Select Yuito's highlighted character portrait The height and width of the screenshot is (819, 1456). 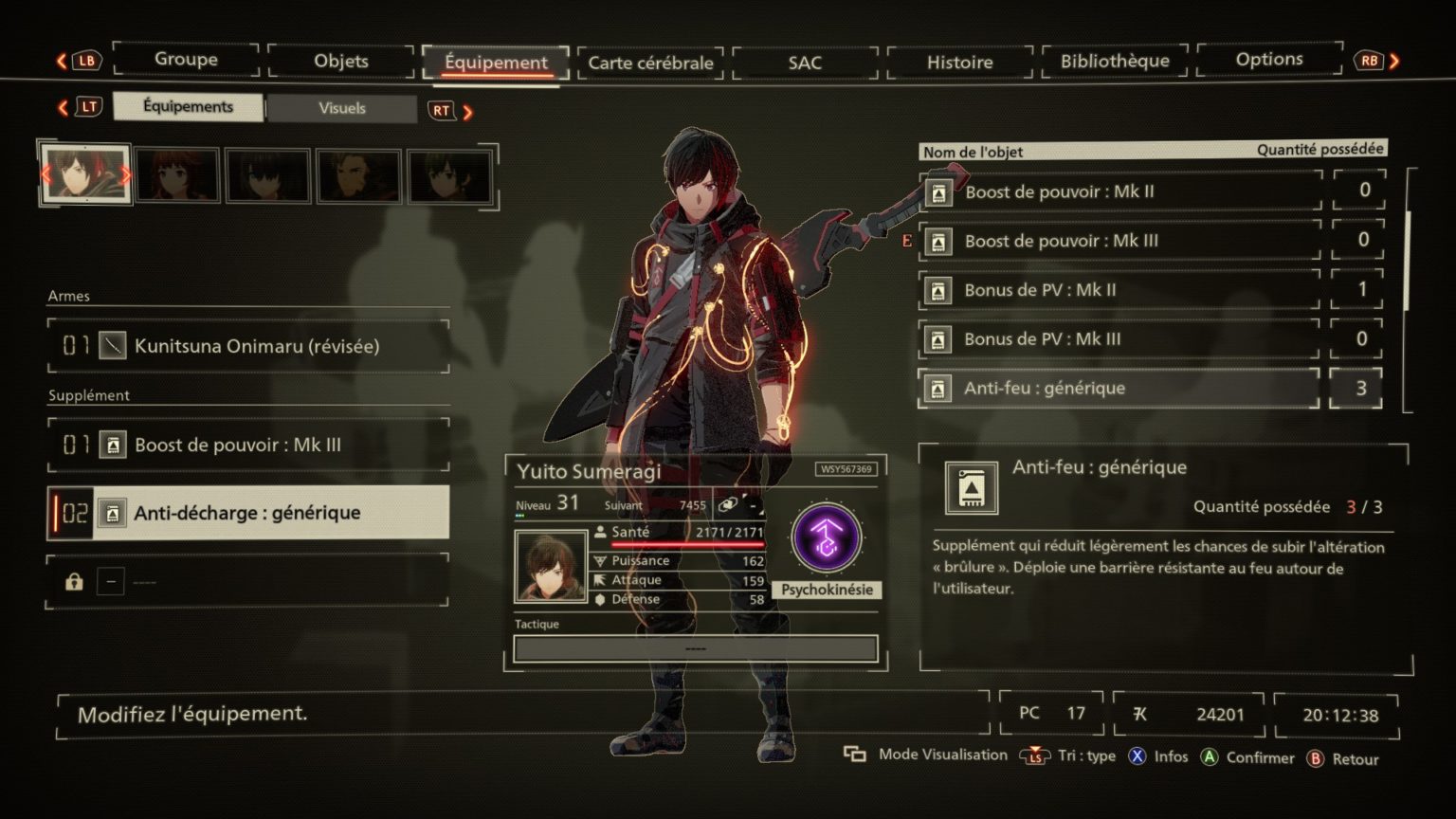[x=85, y=174]
